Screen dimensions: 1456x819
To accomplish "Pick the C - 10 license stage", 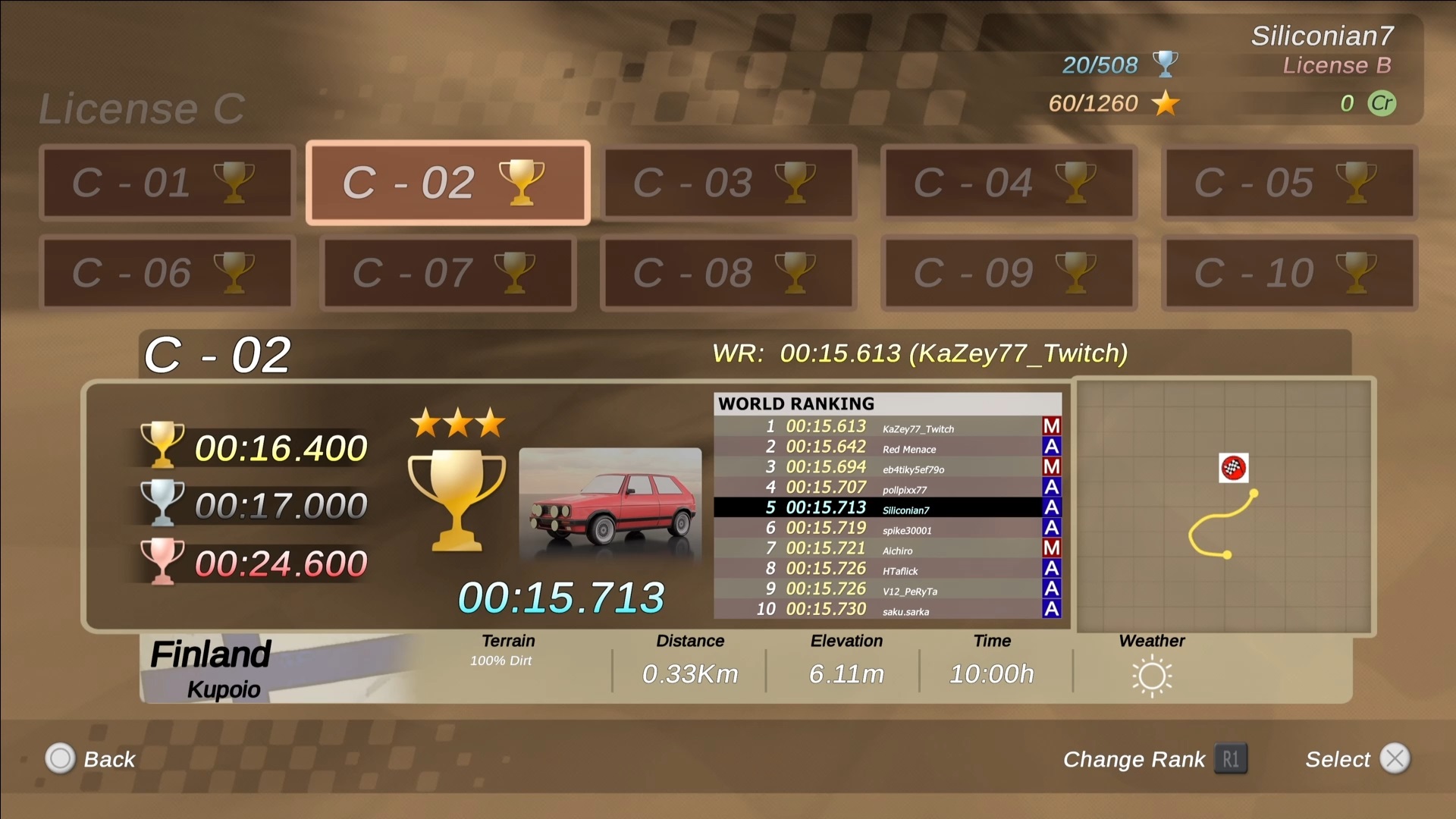I will click(x=1289, y=273).
